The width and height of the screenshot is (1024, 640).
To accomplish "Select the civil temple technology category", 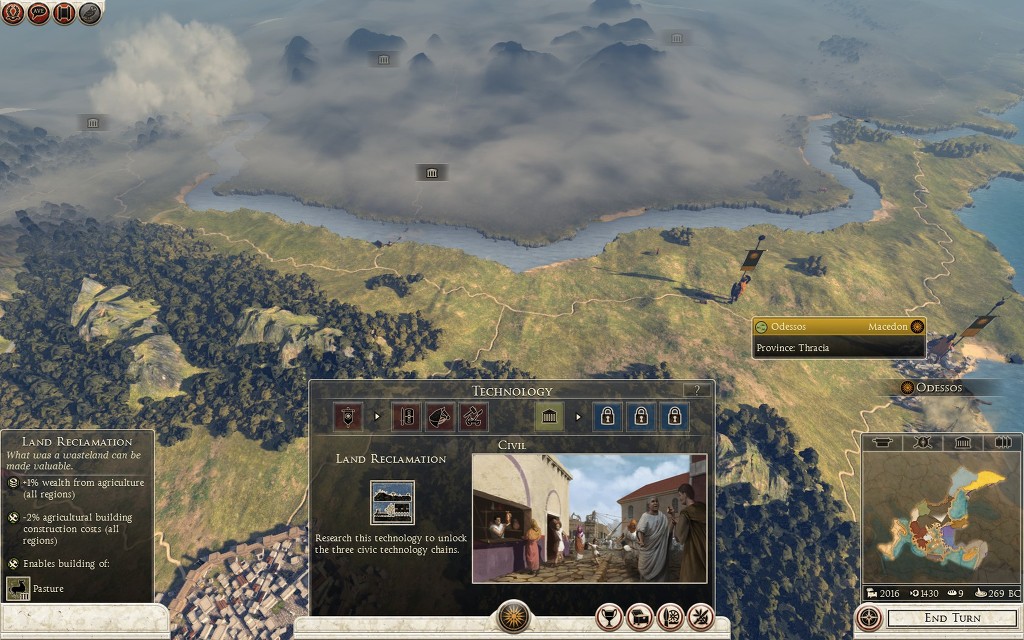I will [548, 416].
